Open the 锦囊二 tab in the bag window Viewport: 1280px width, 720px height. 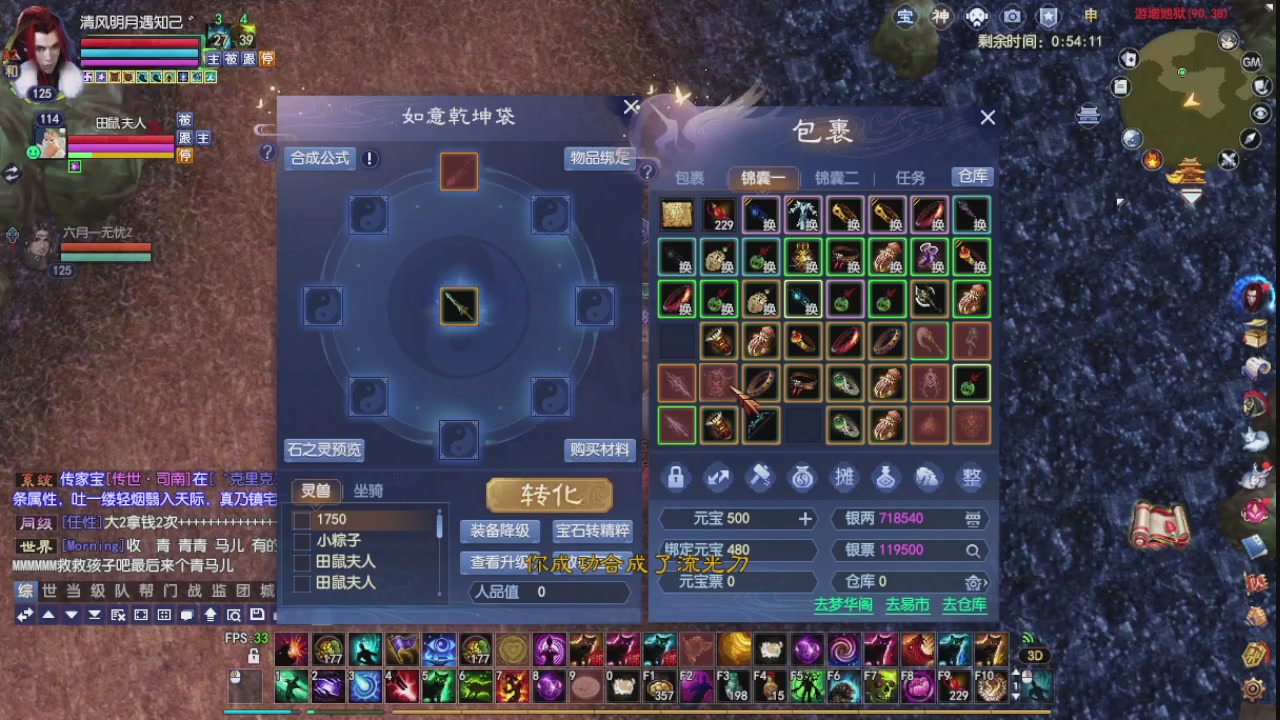pos(836,178)
